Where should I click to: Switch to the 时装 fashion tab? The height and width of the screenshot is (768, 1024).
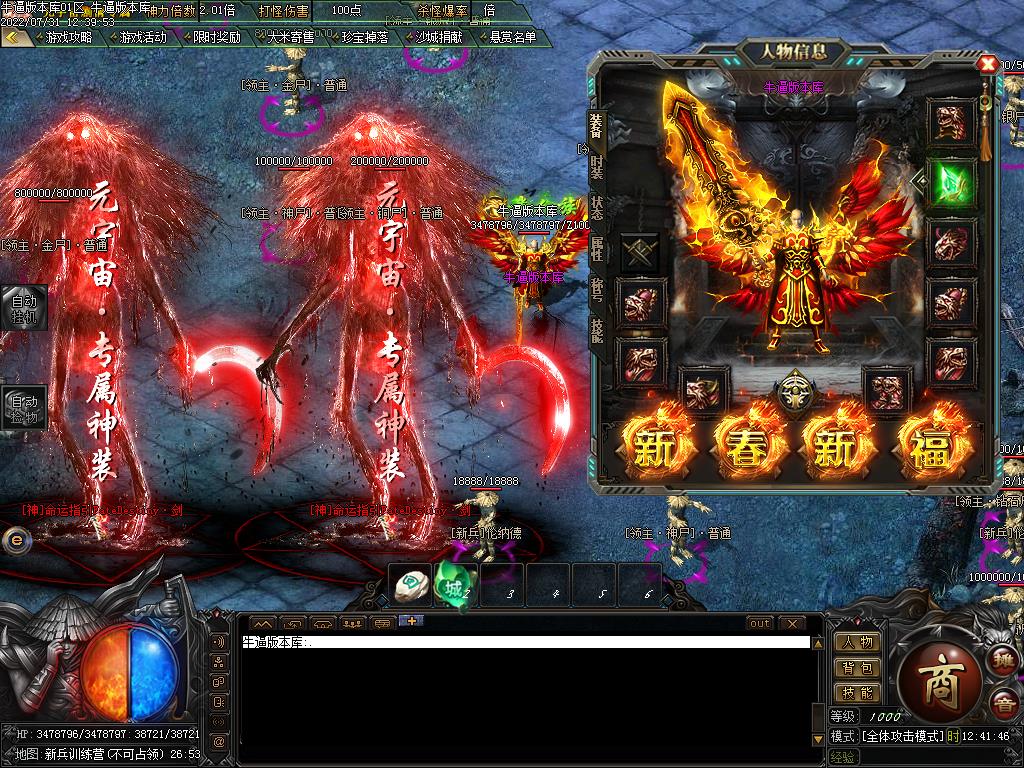[x=597, y=167]
